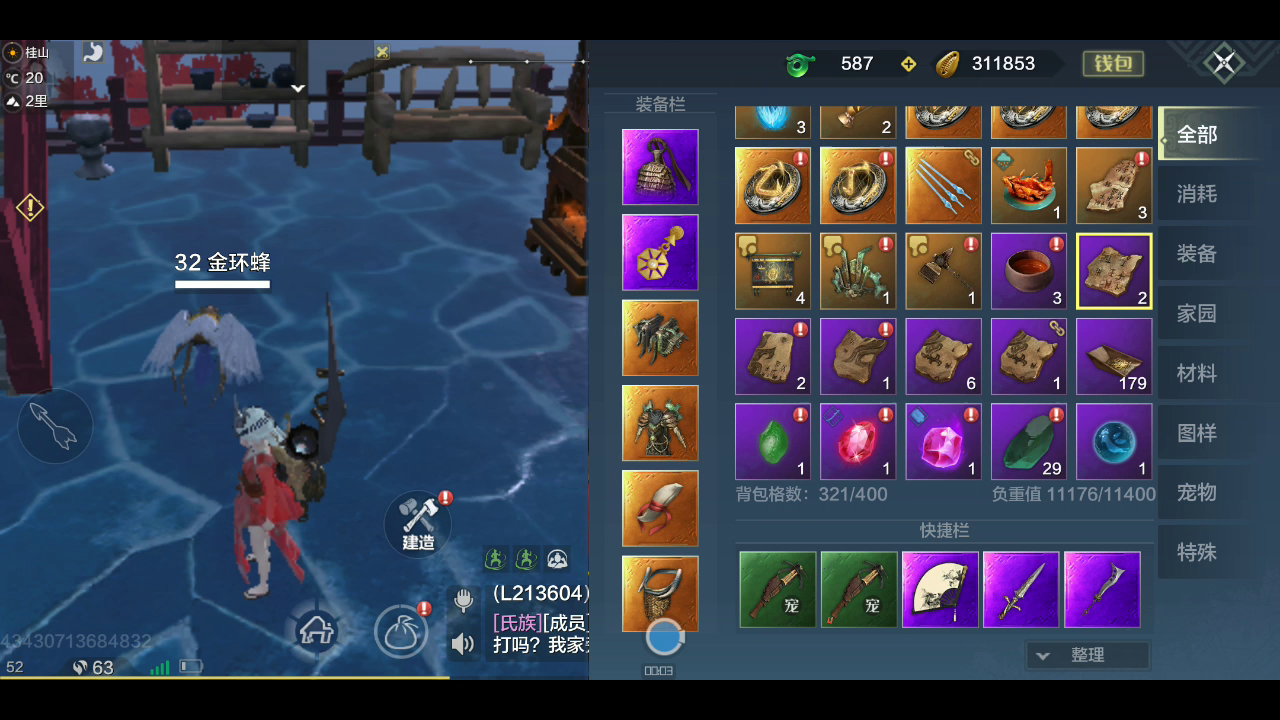The image size is (1280, 720).
Task: Pick the green jade leaf item
Action: (773, 442)
